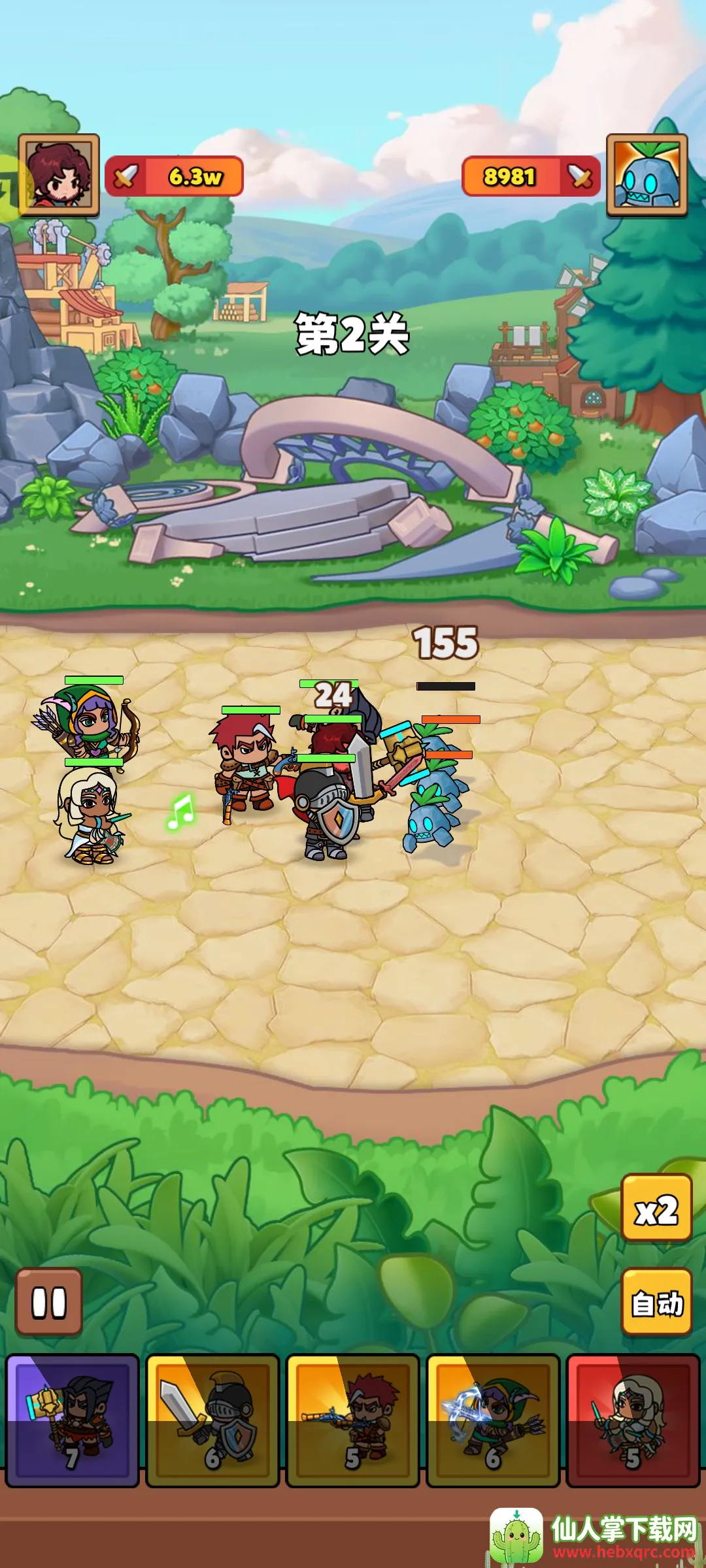Open the 仙人掌下载网 watermark link

[x=595, y=1535]
